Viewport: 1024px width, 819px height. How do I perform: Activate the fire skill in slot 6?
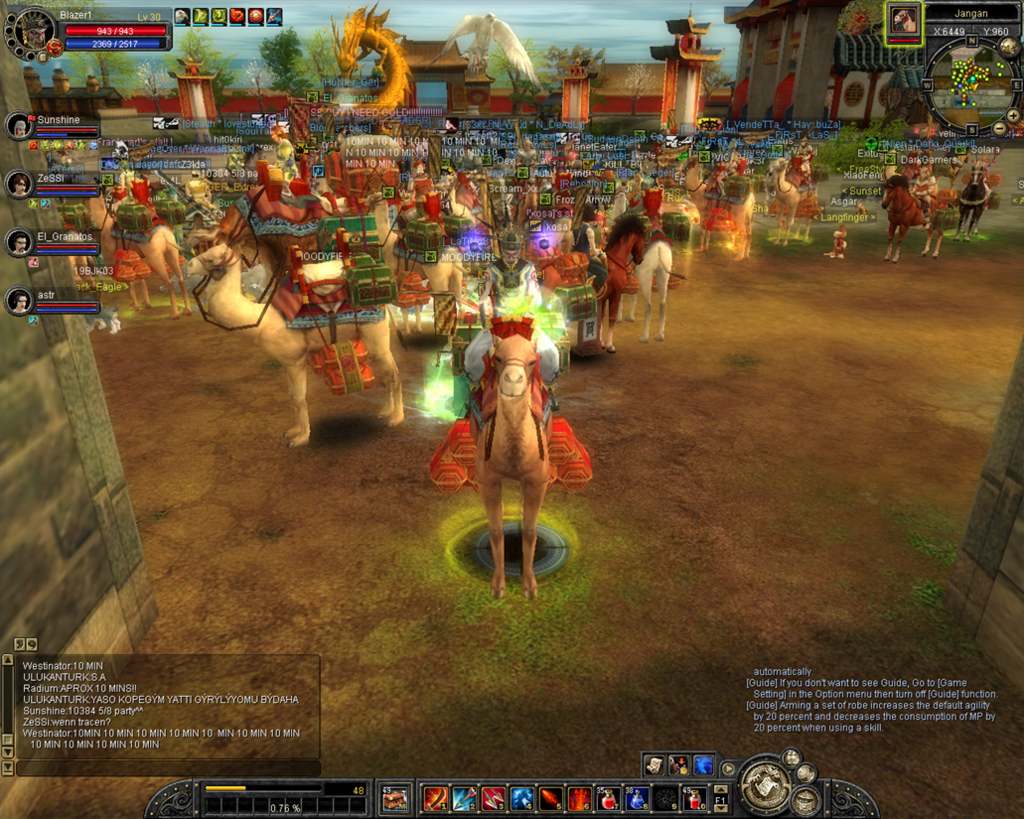tap(579, 798)
